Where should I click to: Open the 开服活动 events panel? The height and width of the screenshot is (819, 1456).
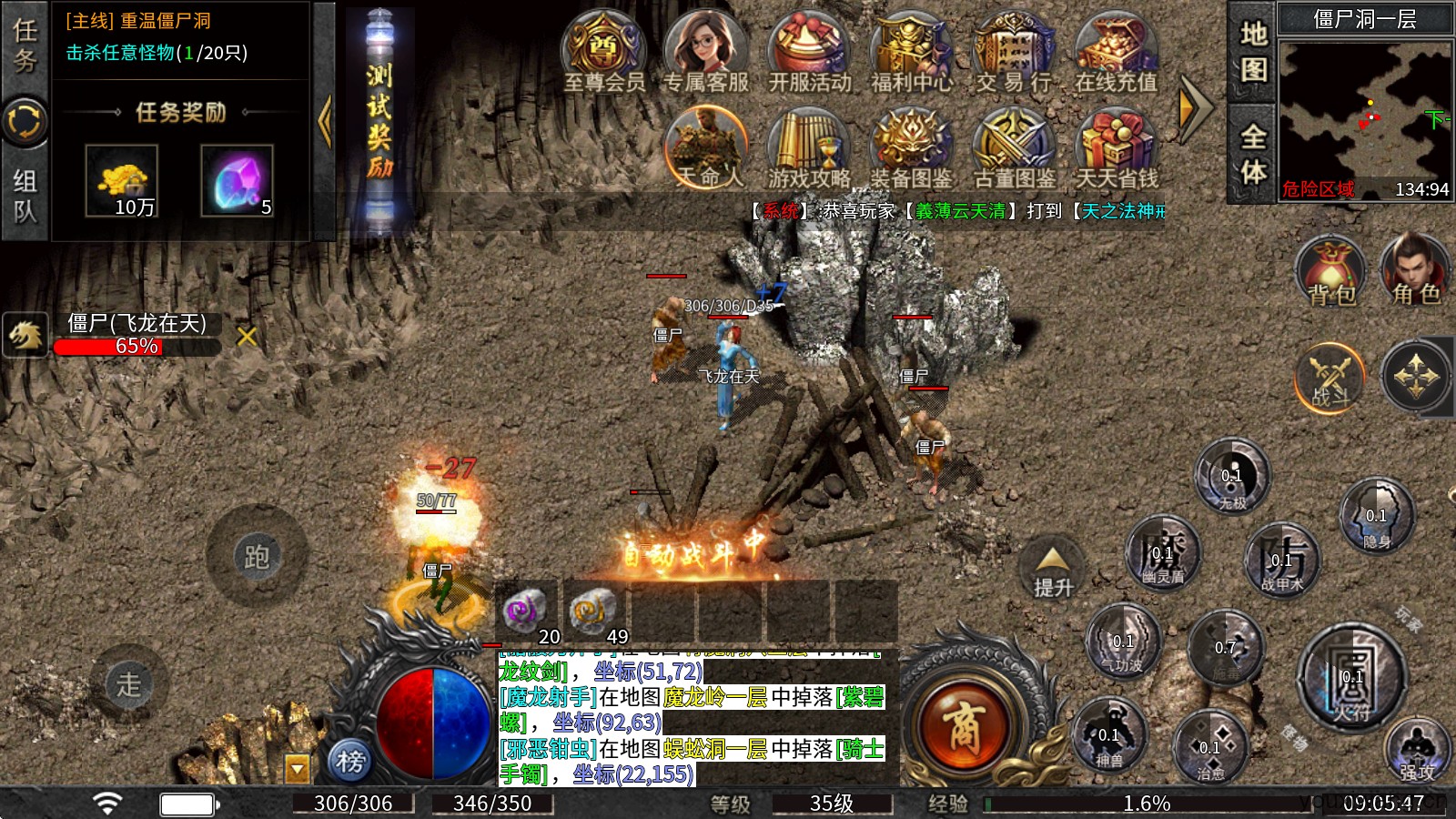coord(809,51)
